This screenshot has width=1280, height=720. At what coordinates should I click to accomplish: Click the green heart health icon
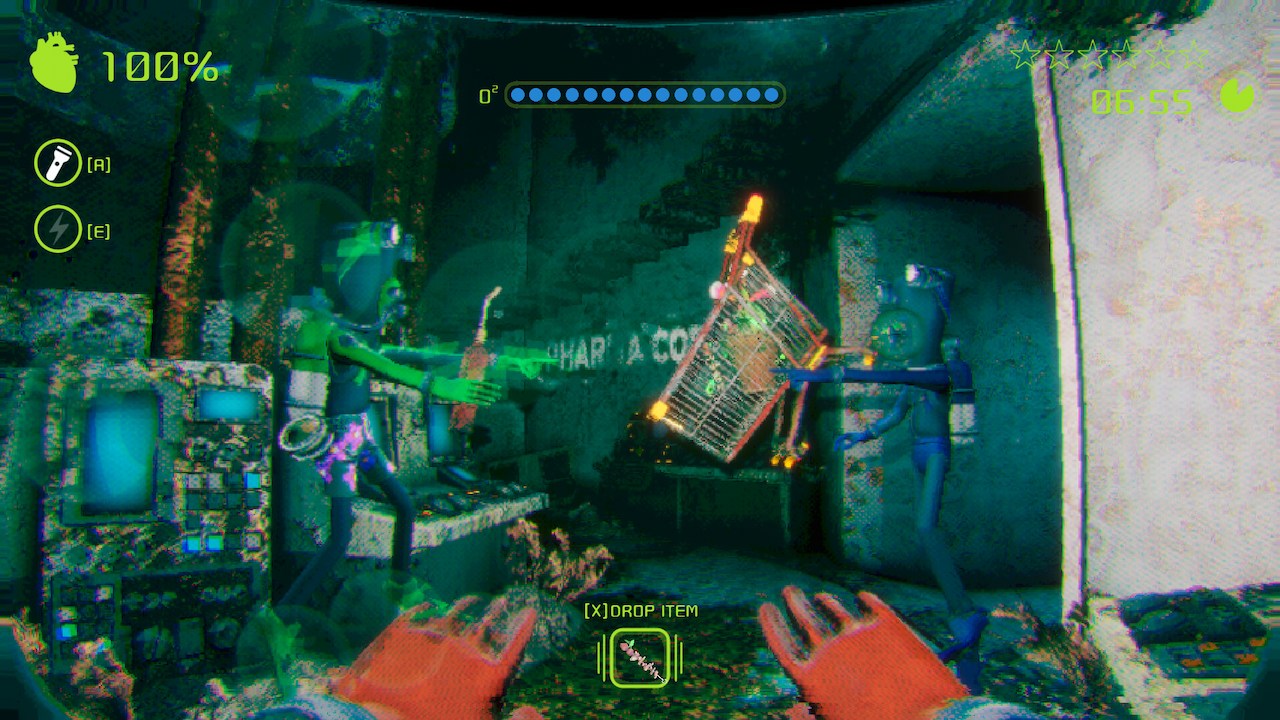pos(55,65)
